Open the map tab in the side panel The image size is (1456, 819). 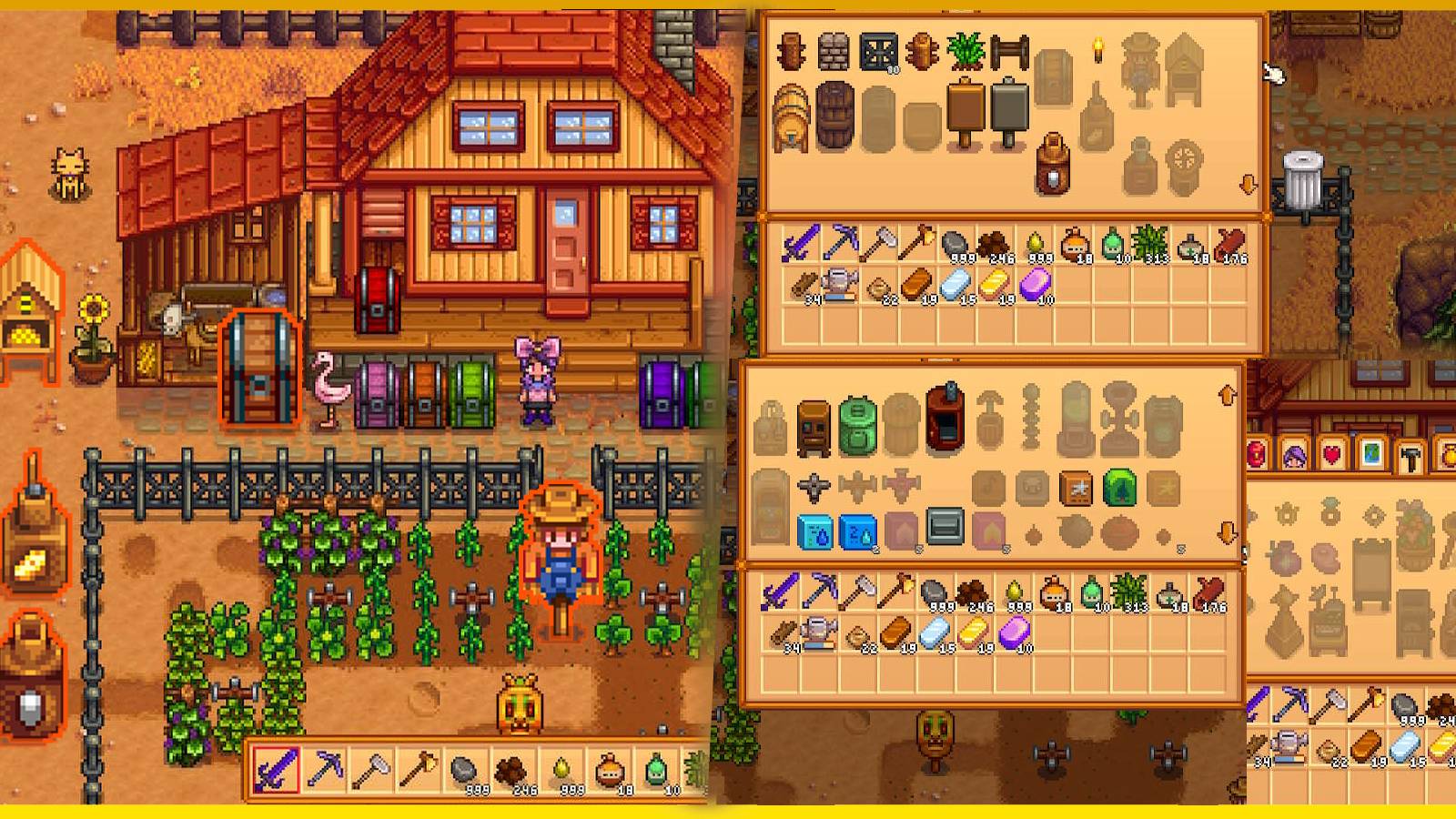tap(1371, 452)
